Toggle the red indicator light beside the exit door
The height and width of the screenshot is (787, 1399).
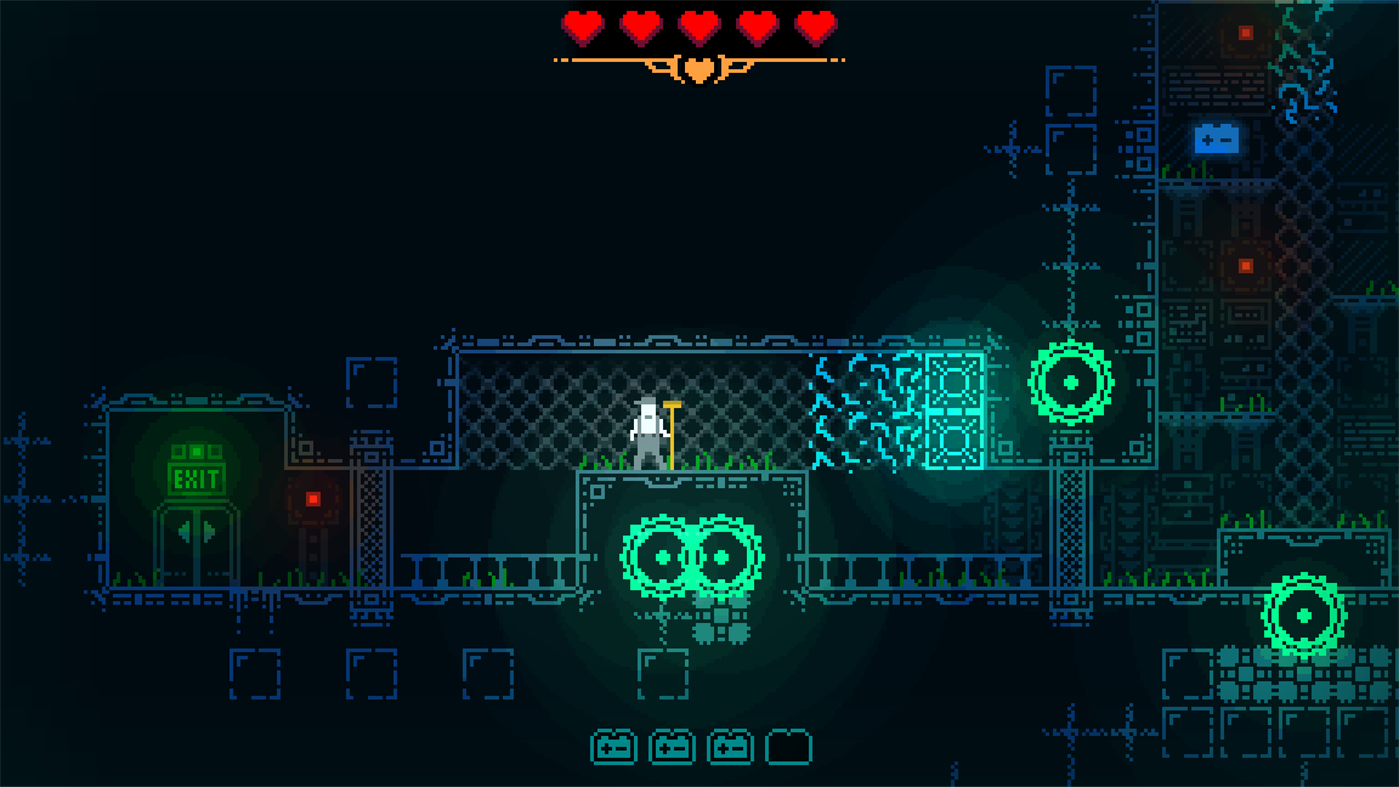pos(313,500)
